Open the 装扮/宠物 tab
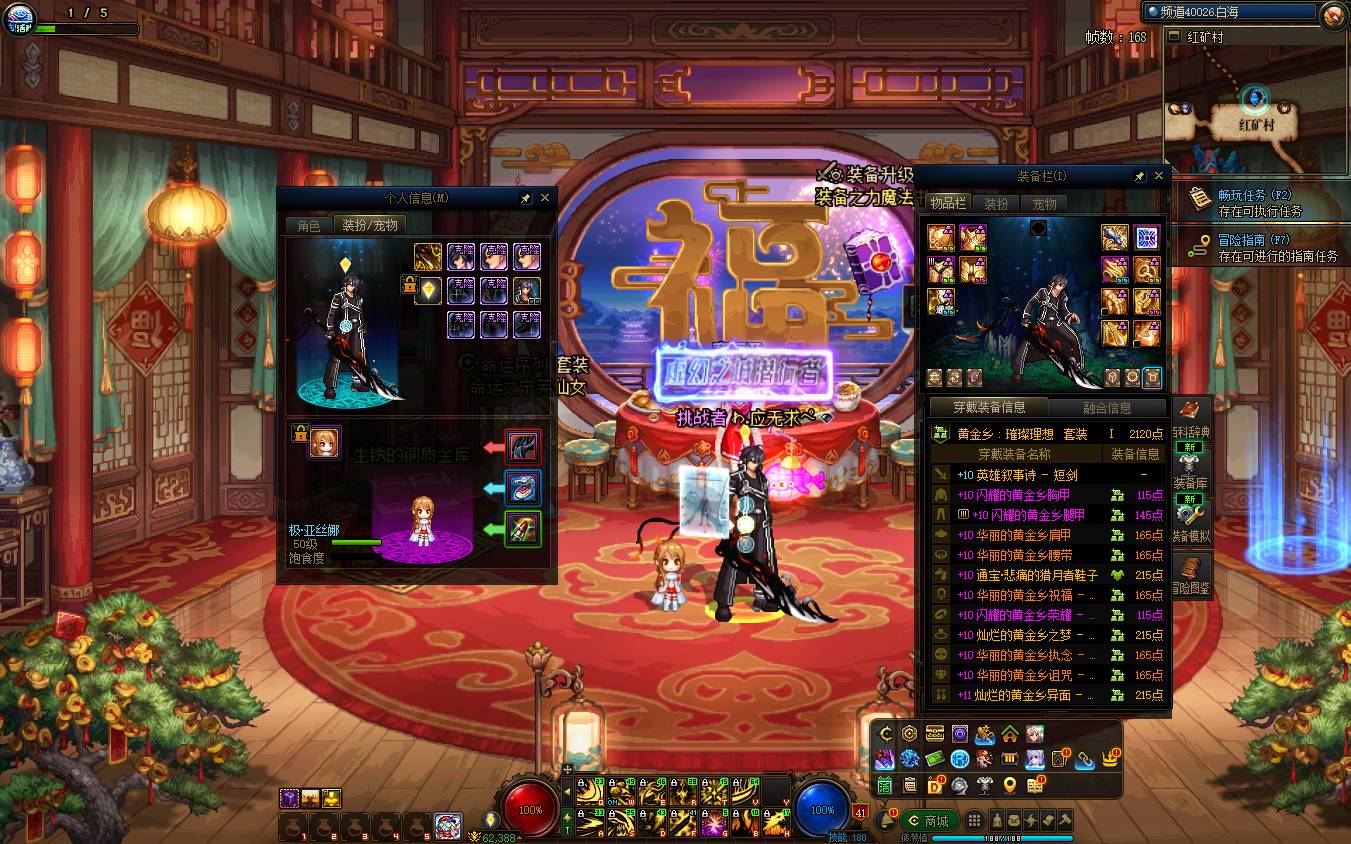Image resolution: width=1351 pixels, height=844 pixels. tap(370, 226)
